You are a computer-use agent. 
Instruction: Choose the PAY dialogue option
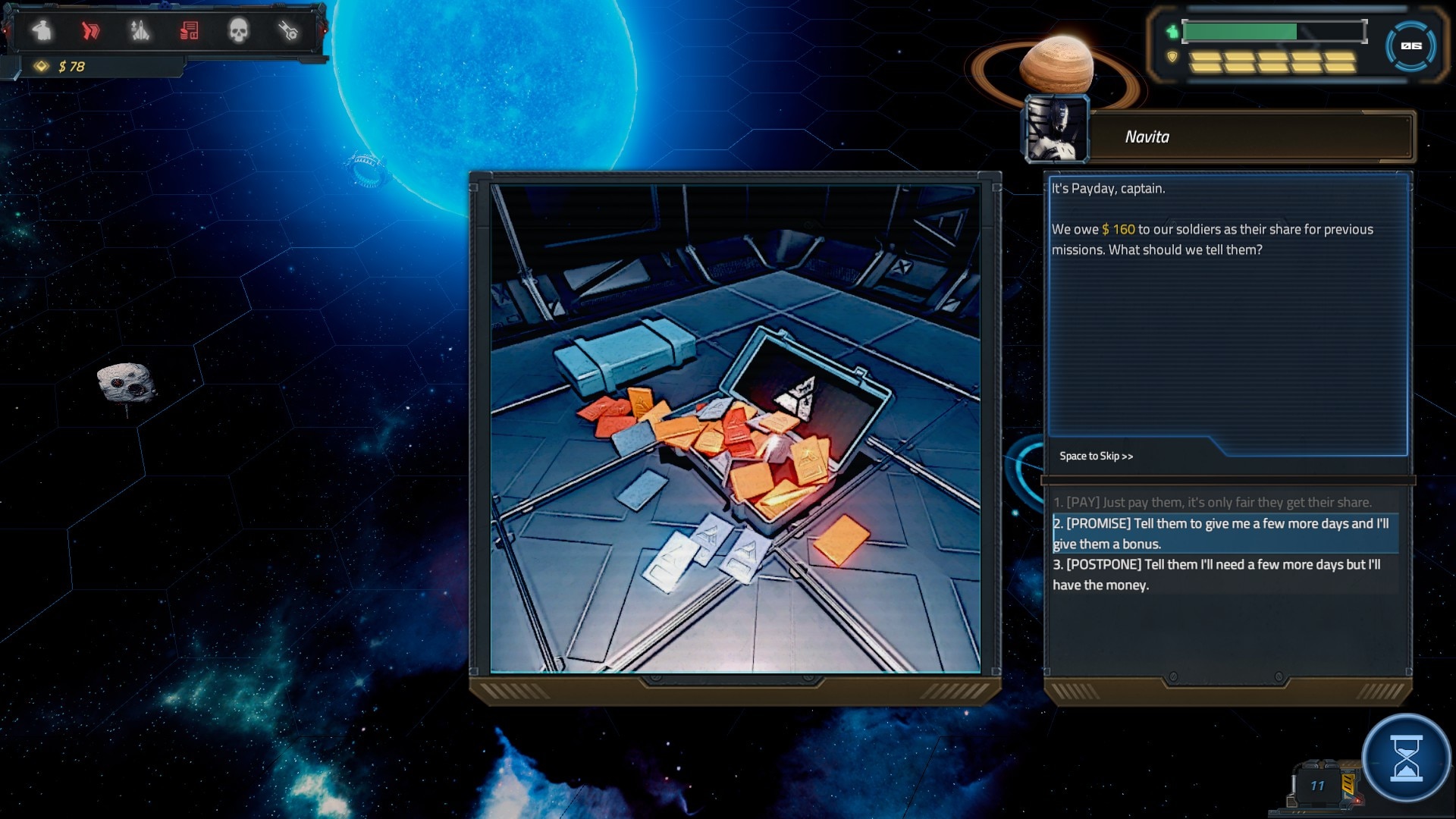click(1212, 502)
